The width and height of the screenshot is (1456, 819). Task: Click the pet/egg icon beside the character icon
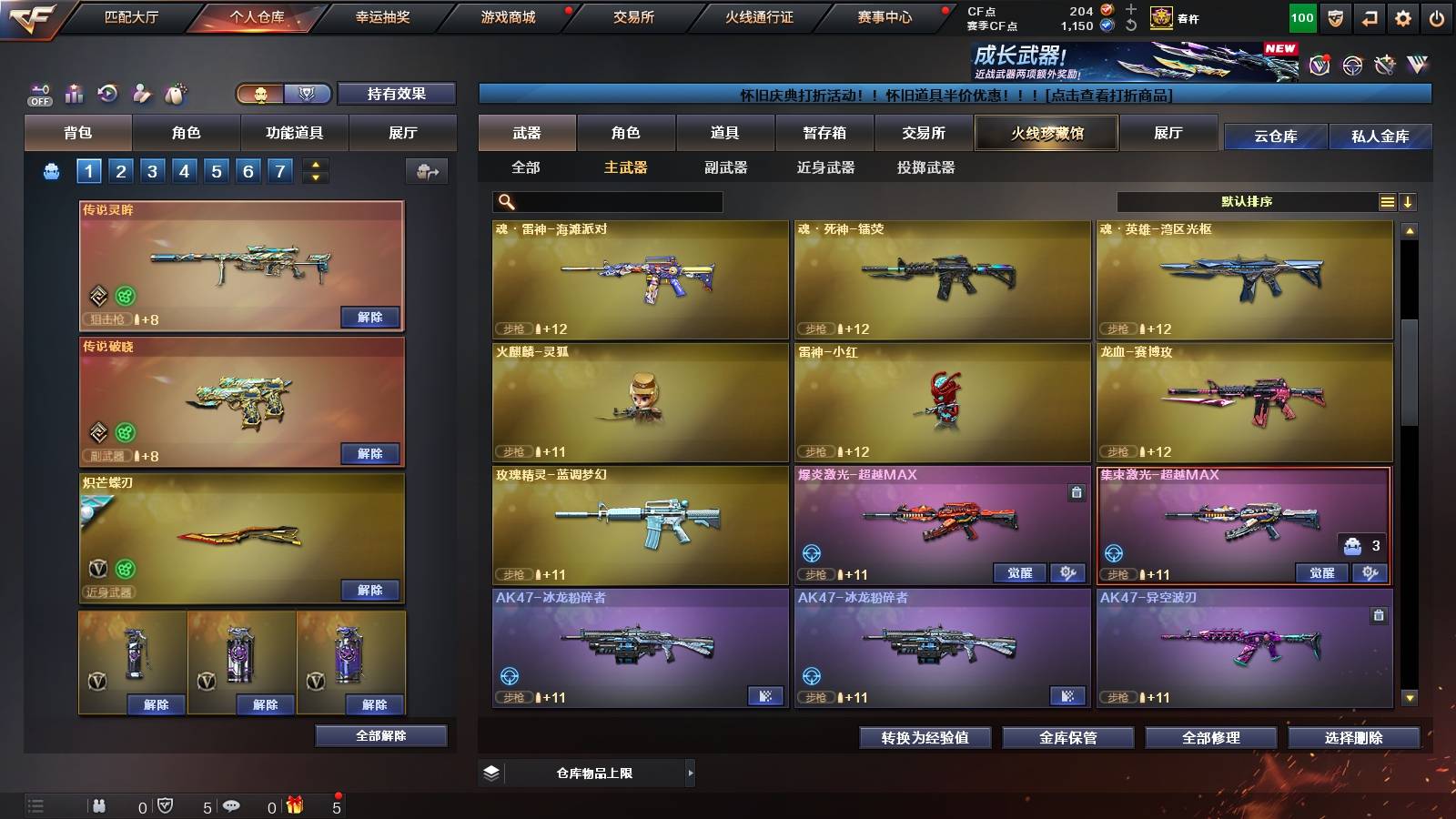[x=175, y=91]
